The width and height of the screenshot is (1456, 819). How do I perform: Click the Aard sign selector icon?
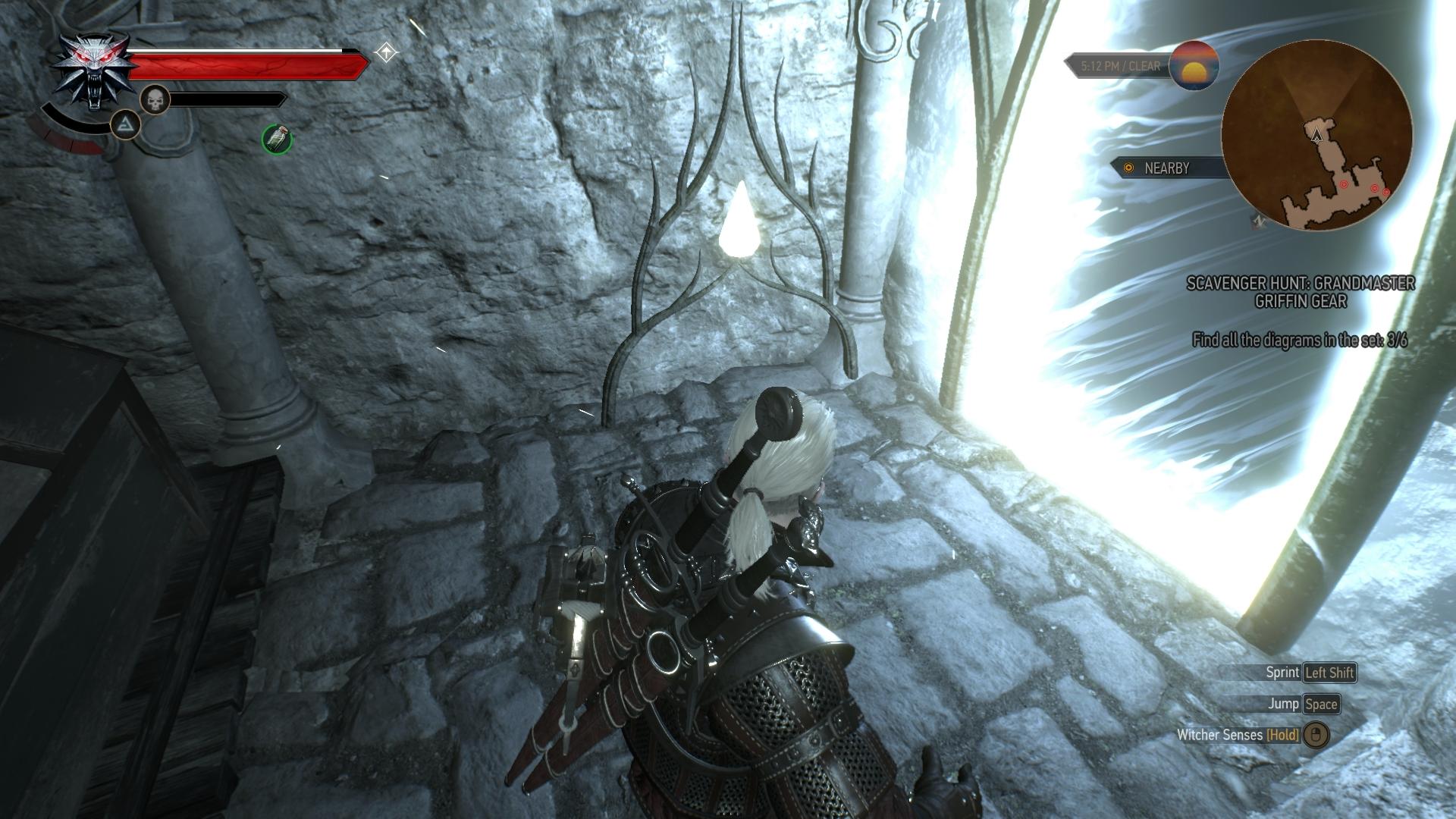[126, 124]
